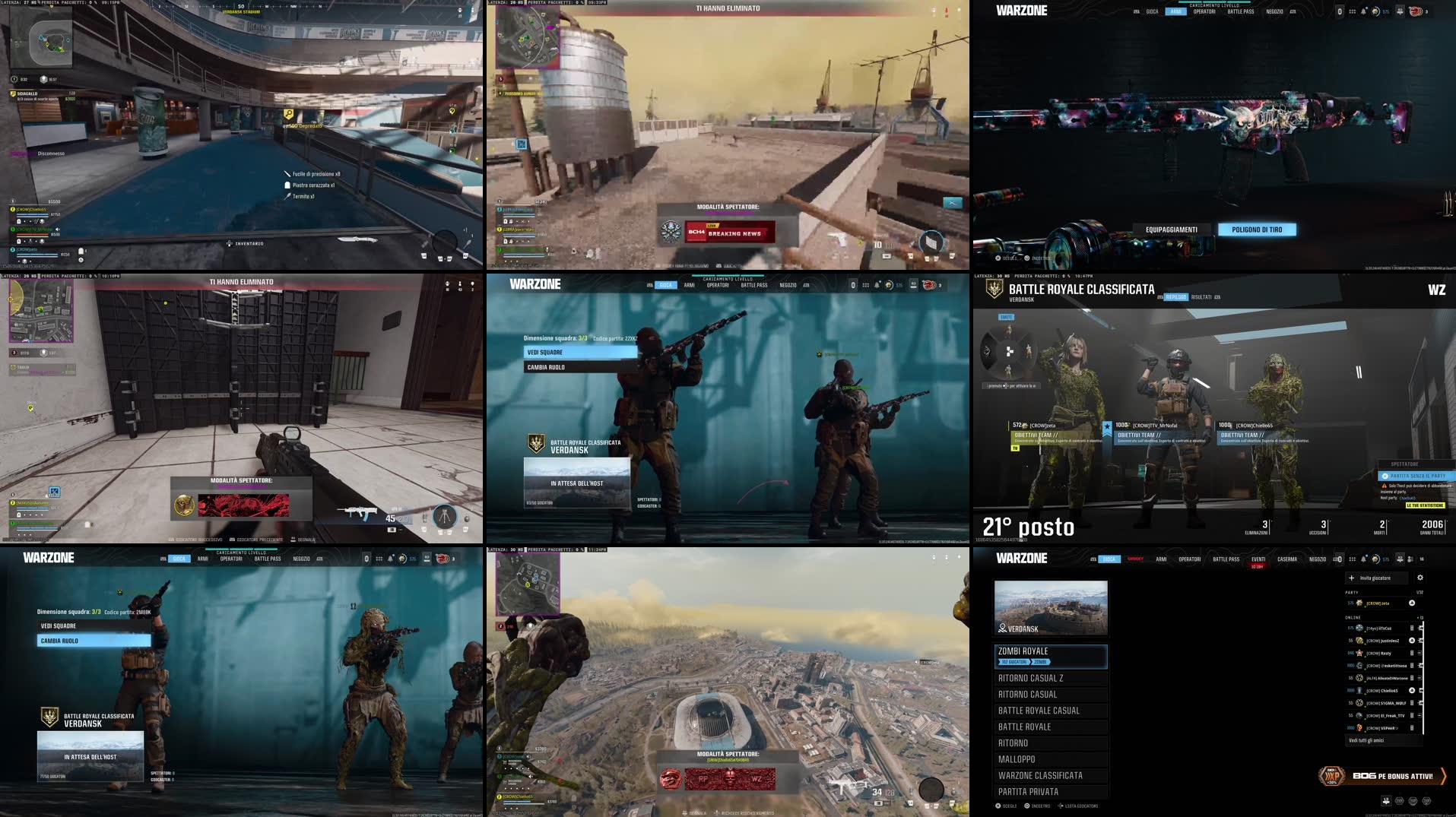Click the WARZONE logo in the menu screen
The image size is (1456, 817).
pos(1021,558)
